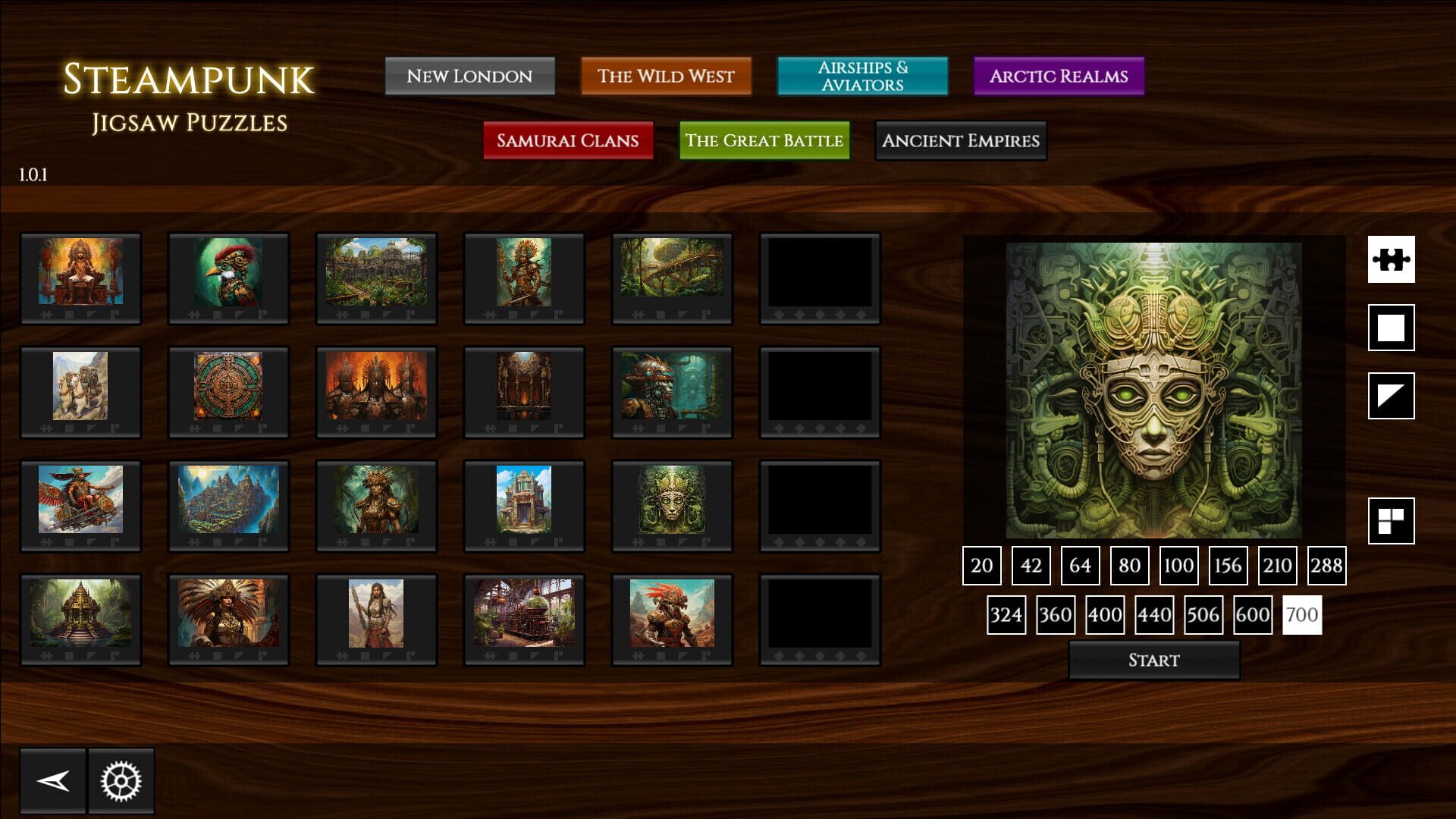Select the square piece shape icon
The height and width of the screenshot is (819, 1456).
click(x=1391, y=328)
